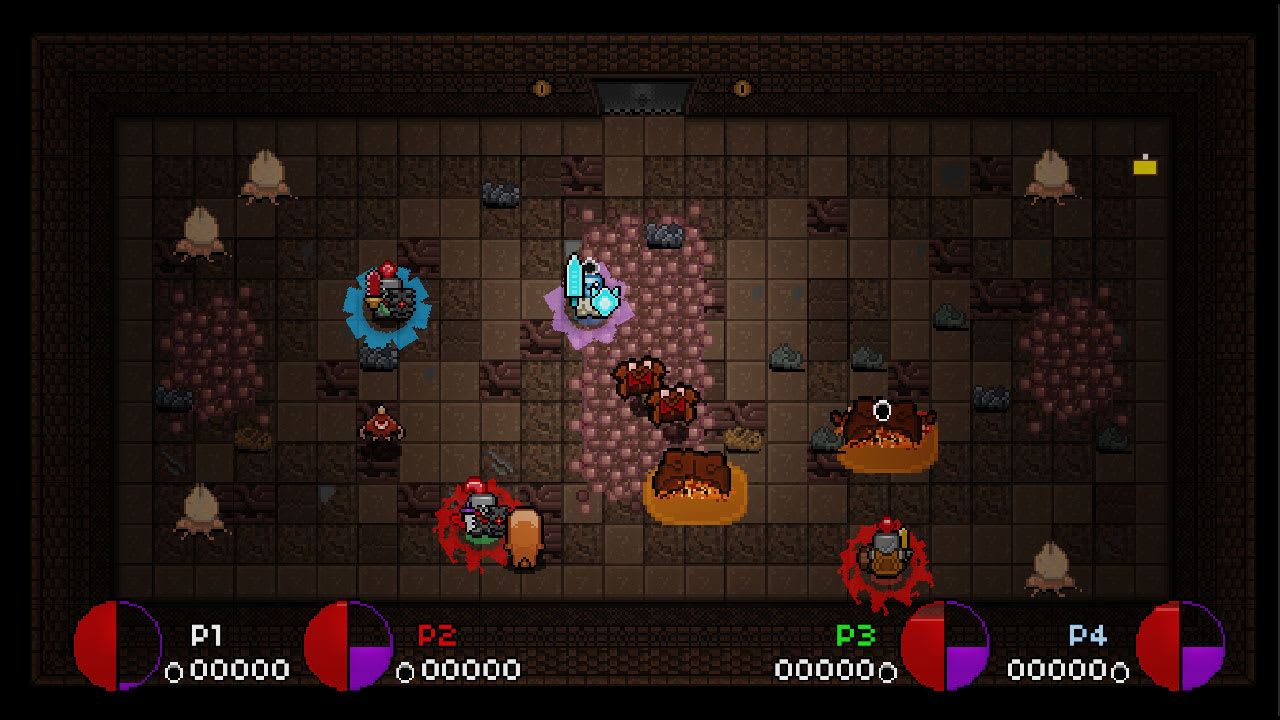Open the dark doorway at the top center
Screen dimensions: 1280x720
643,97
